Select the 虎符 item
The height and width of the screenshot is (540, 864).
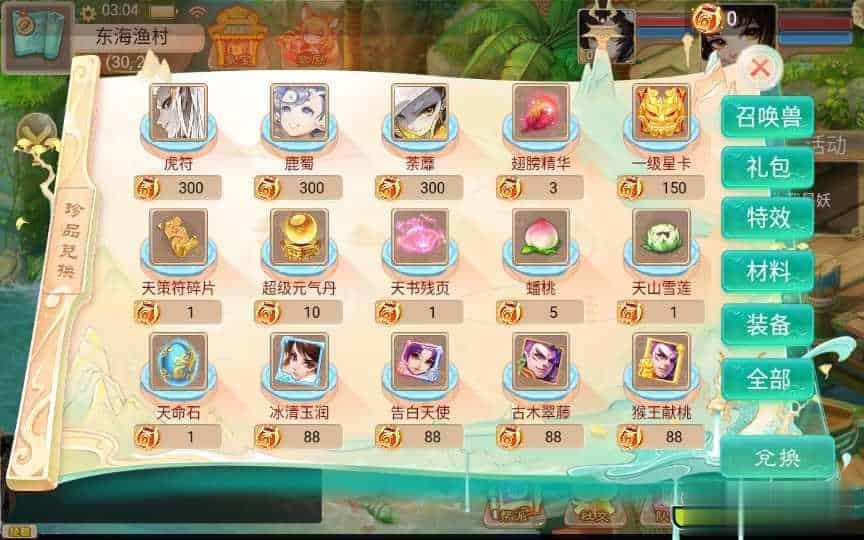(178, 111)
